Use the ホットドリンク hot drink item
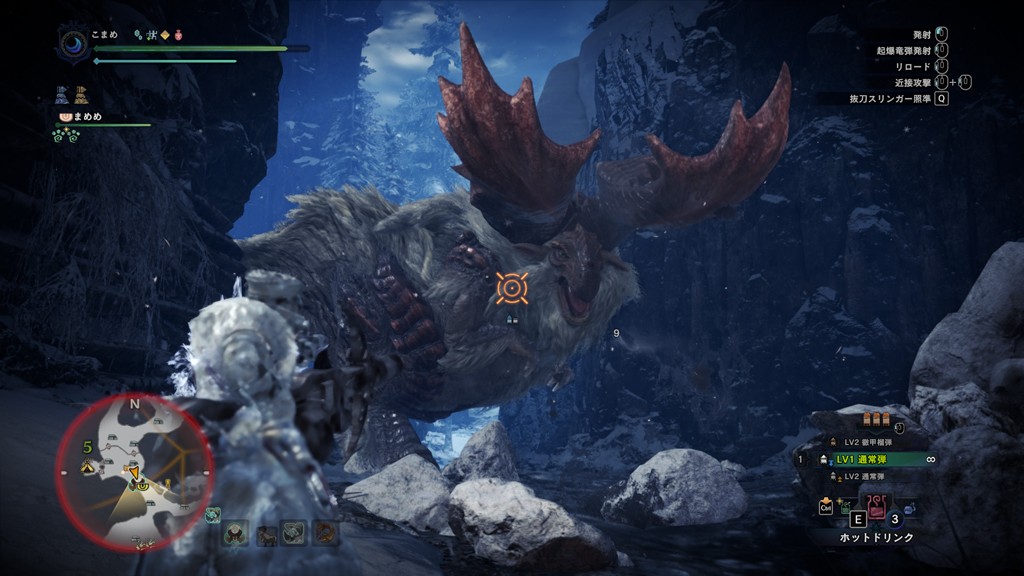Image resolution: width=1024 pixels, height=576 pixels. click(x=877, y=506)
